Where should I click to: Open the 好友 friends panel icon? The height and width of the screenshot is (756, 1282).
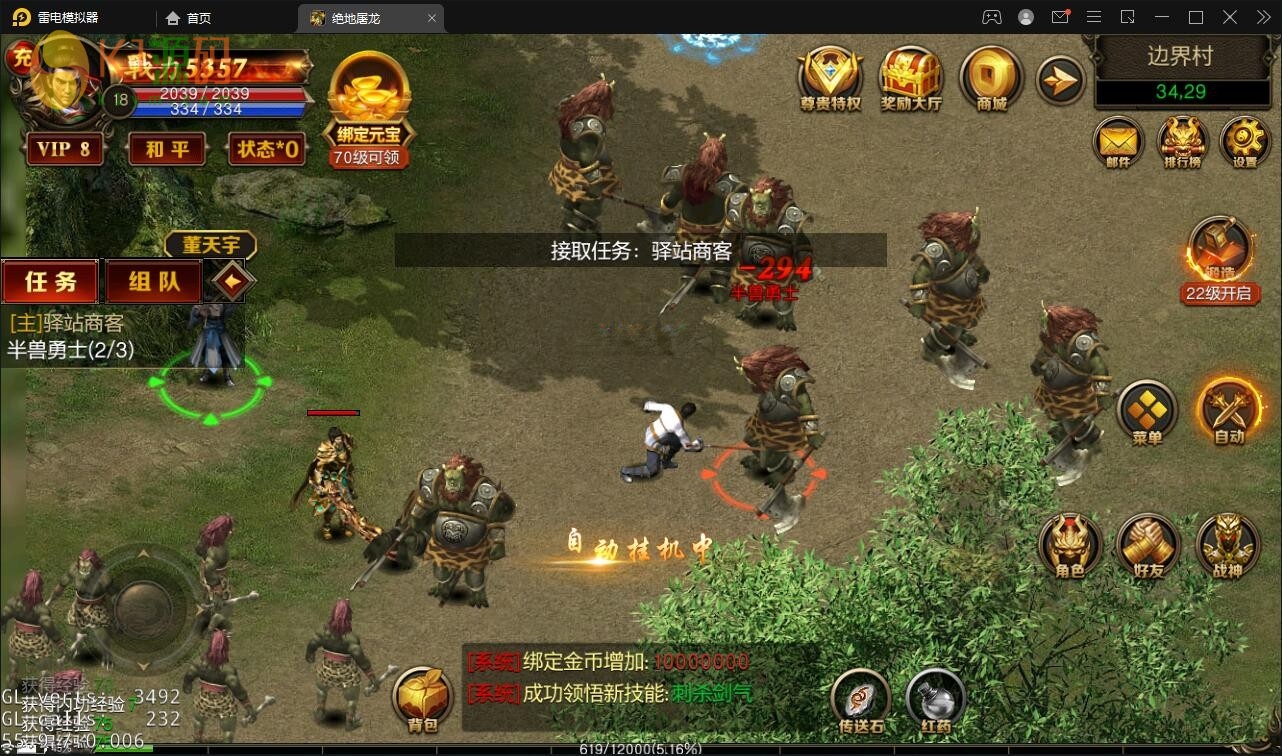coord(1147,546)
